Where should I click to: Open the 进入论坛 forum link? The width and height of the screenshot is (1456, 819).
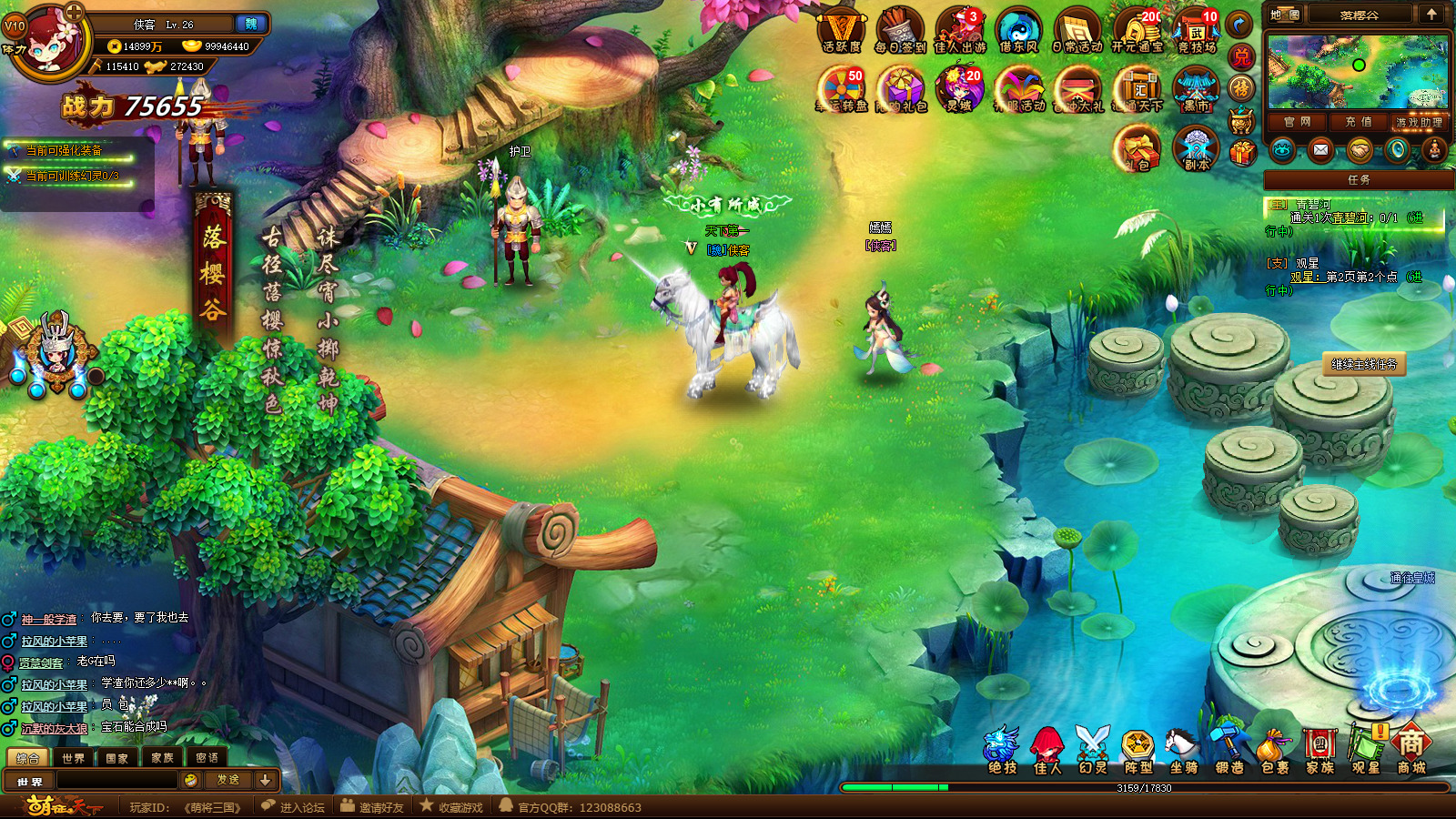[294, 807]
